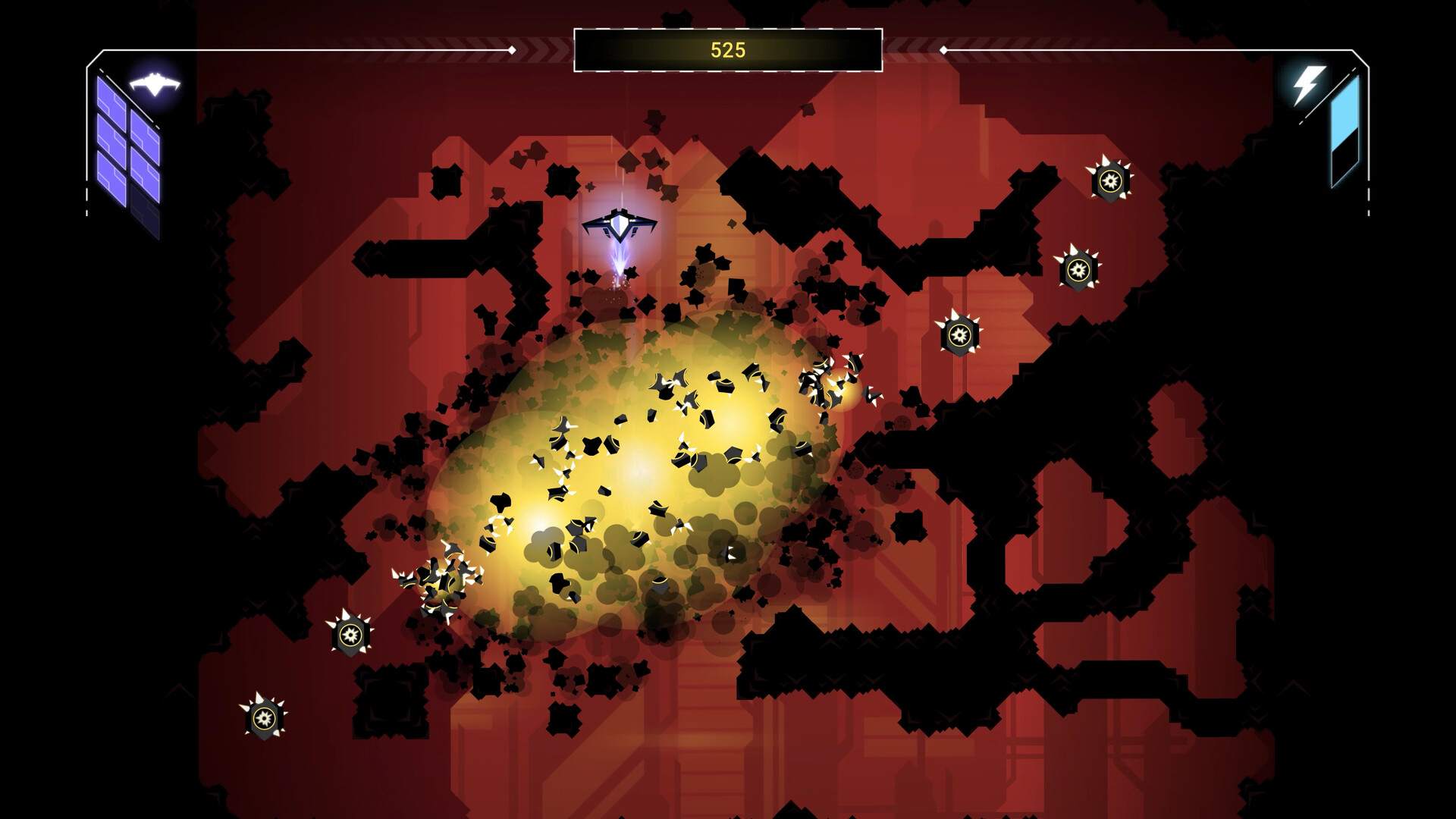The image size is (1456, 819).
Task: Toggle the top-left shield cell segment
Action: (112, 91)
